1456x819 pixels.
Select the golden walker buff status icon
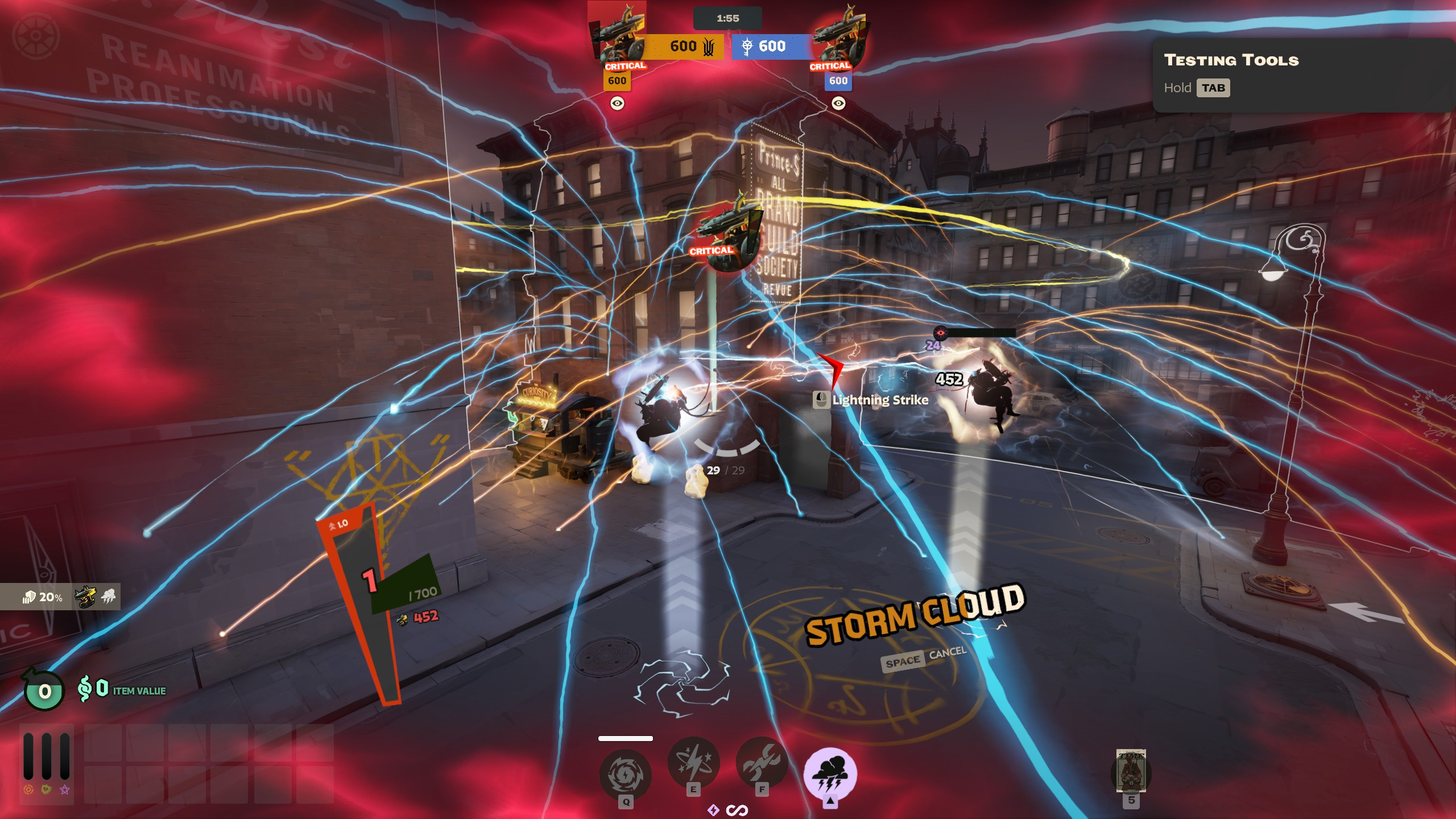pyautogui.click(x=85, y=597)
